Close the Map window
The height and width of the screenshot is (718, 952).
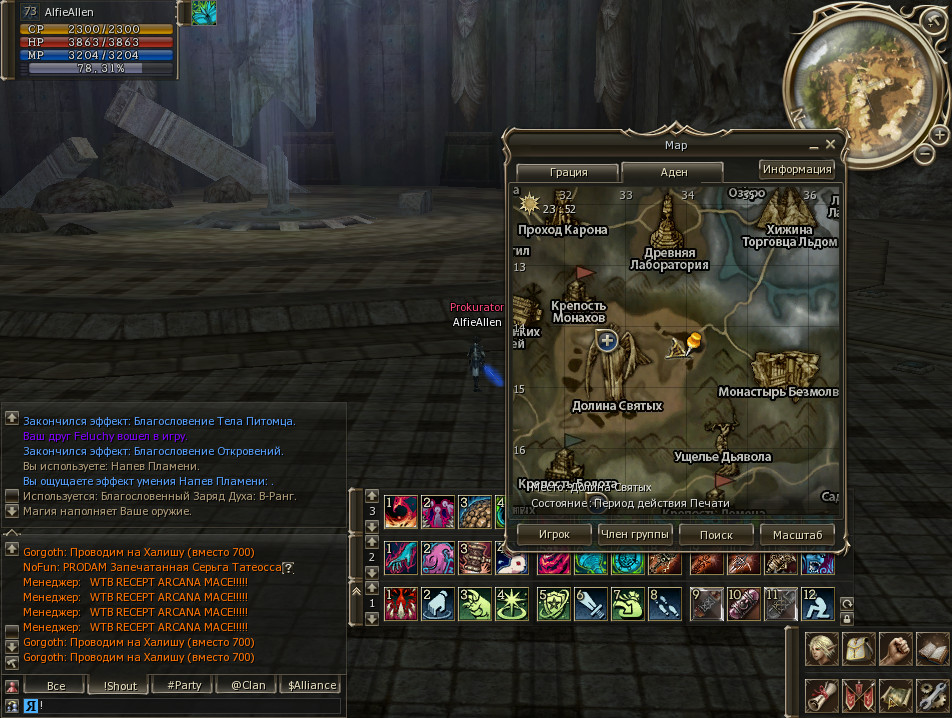tap(830, 145)
